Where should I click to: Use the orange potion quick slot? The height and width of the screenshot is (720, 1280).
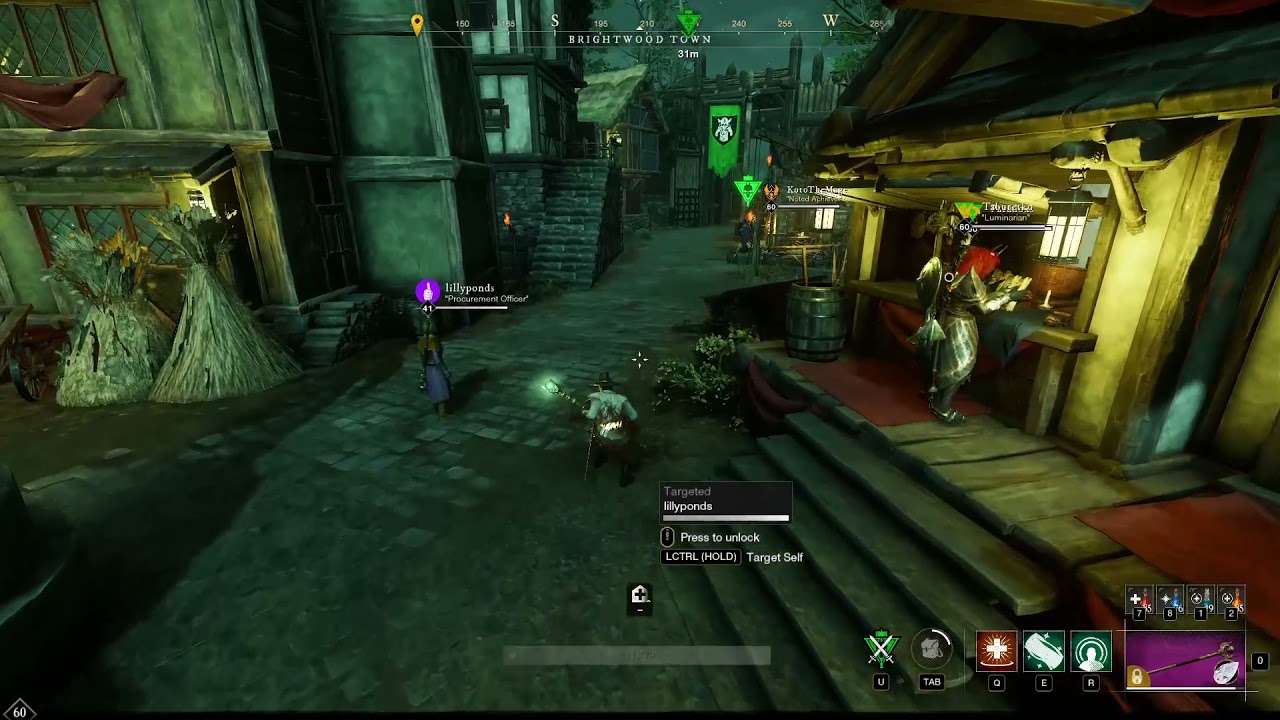click(1231, 600)
